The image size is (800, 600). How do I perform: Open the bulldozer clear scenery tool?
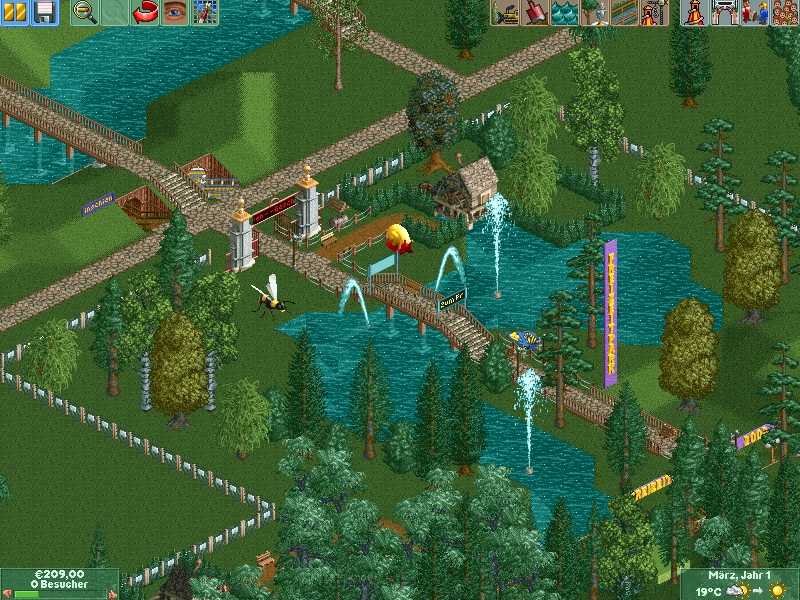505,12
